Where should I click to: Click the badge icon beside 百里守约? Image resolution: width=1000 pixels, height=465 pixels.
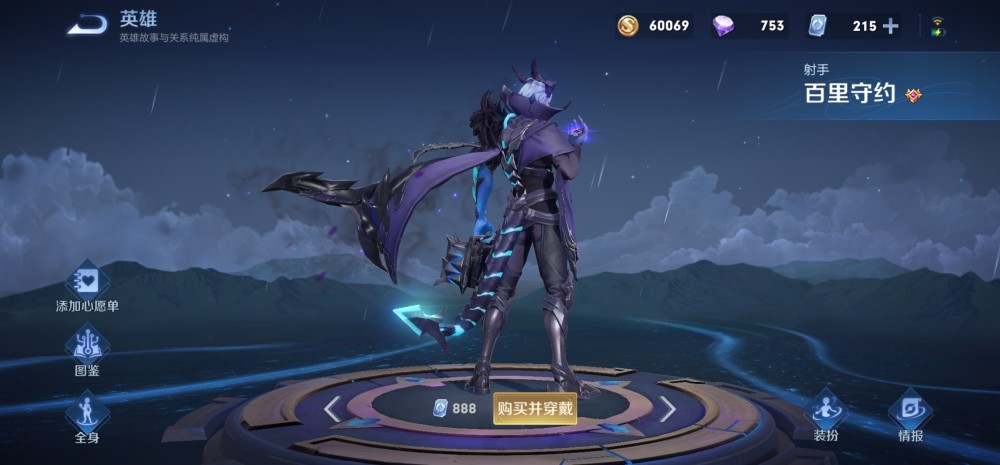click(x=912, y=95)
